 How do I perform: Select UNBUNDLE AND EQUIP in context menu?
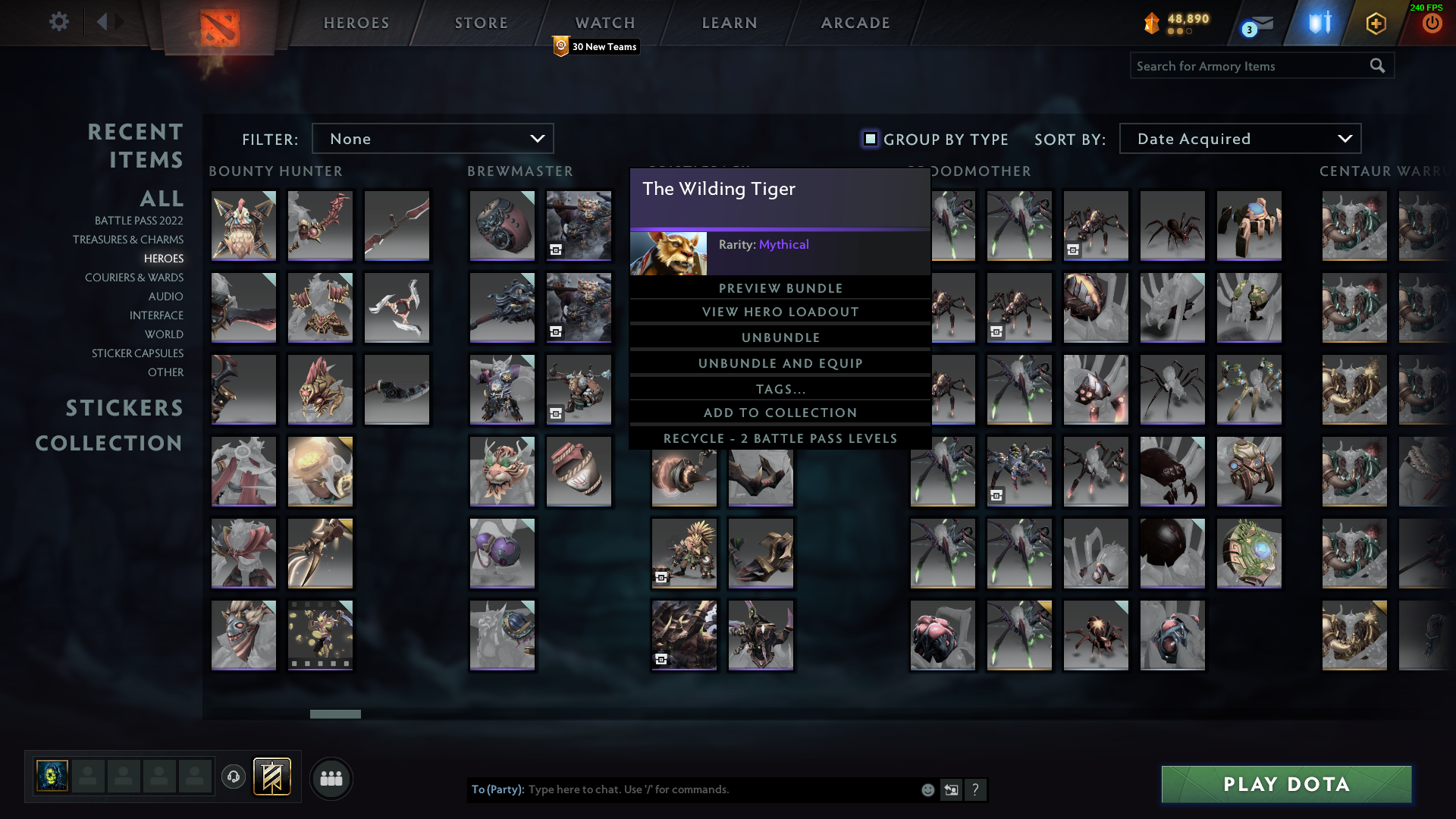pos(780,362)
